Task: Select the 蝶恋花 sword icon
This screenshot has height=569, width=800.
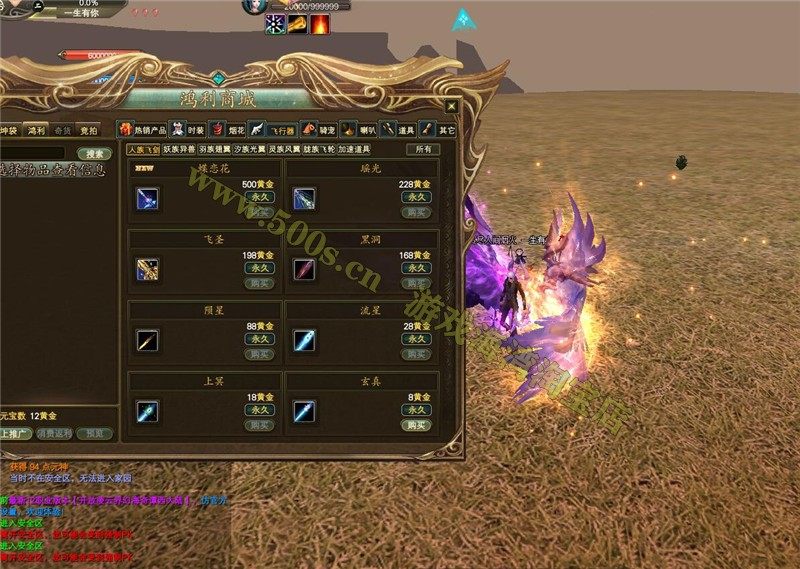Action: (147, 198)
